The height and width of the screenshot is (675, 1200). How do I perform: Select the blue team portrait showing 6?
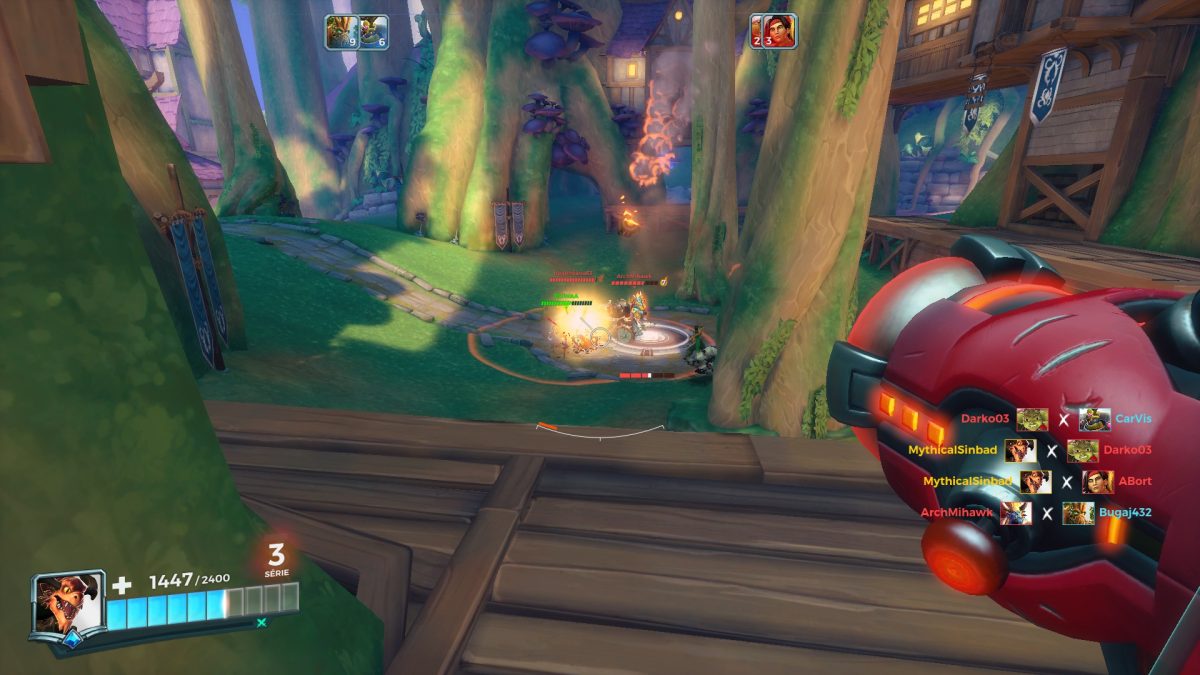pyautogui.click(x=373, y=31)
